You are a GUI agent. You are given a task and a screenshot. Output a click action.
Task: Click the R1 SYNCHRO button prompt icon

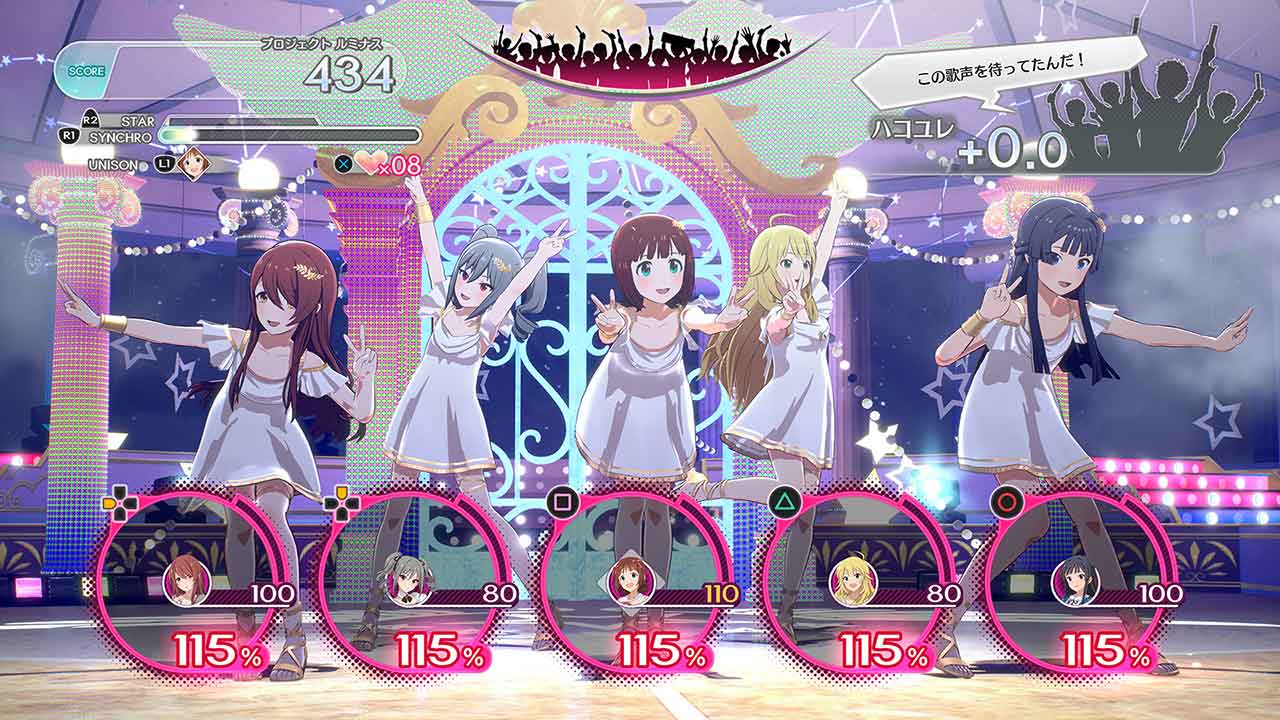72,135
